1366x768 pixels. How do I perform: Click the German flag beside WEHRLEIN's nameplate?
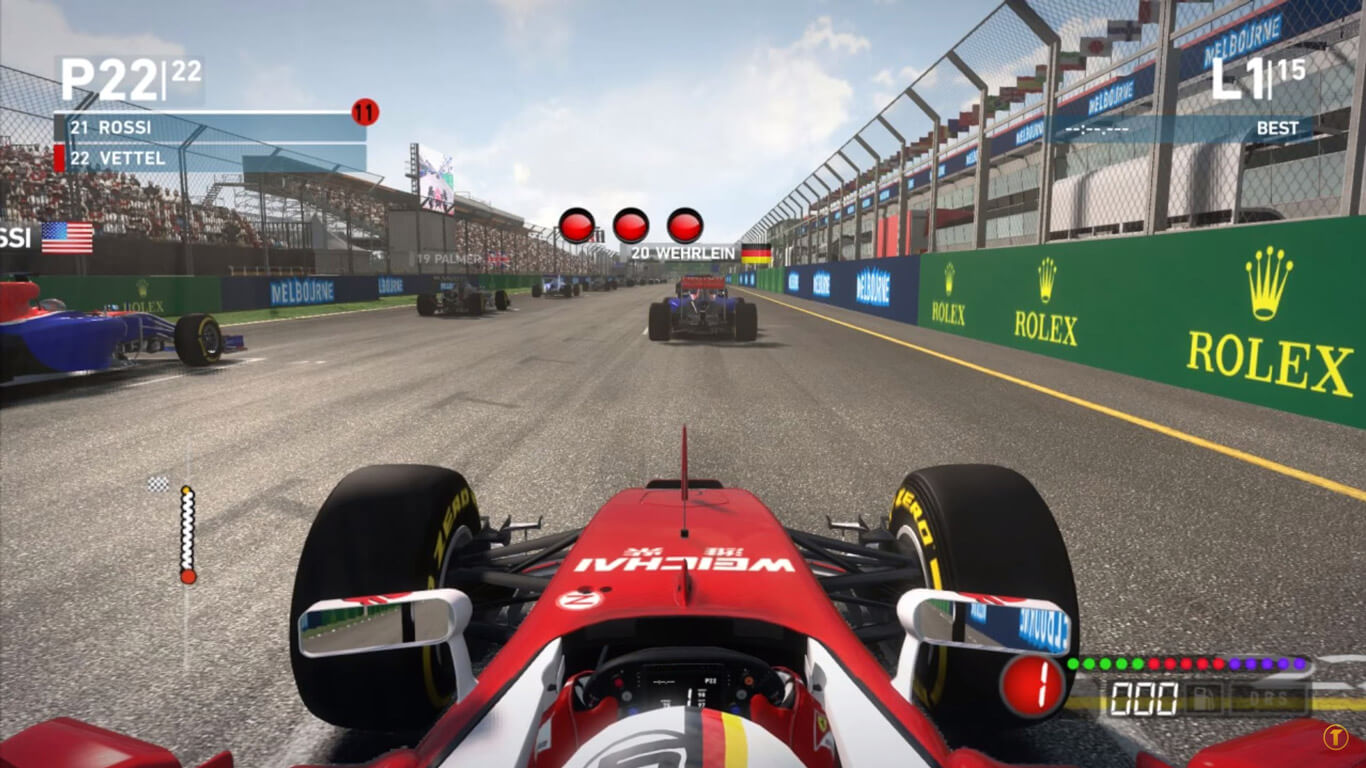758,254
